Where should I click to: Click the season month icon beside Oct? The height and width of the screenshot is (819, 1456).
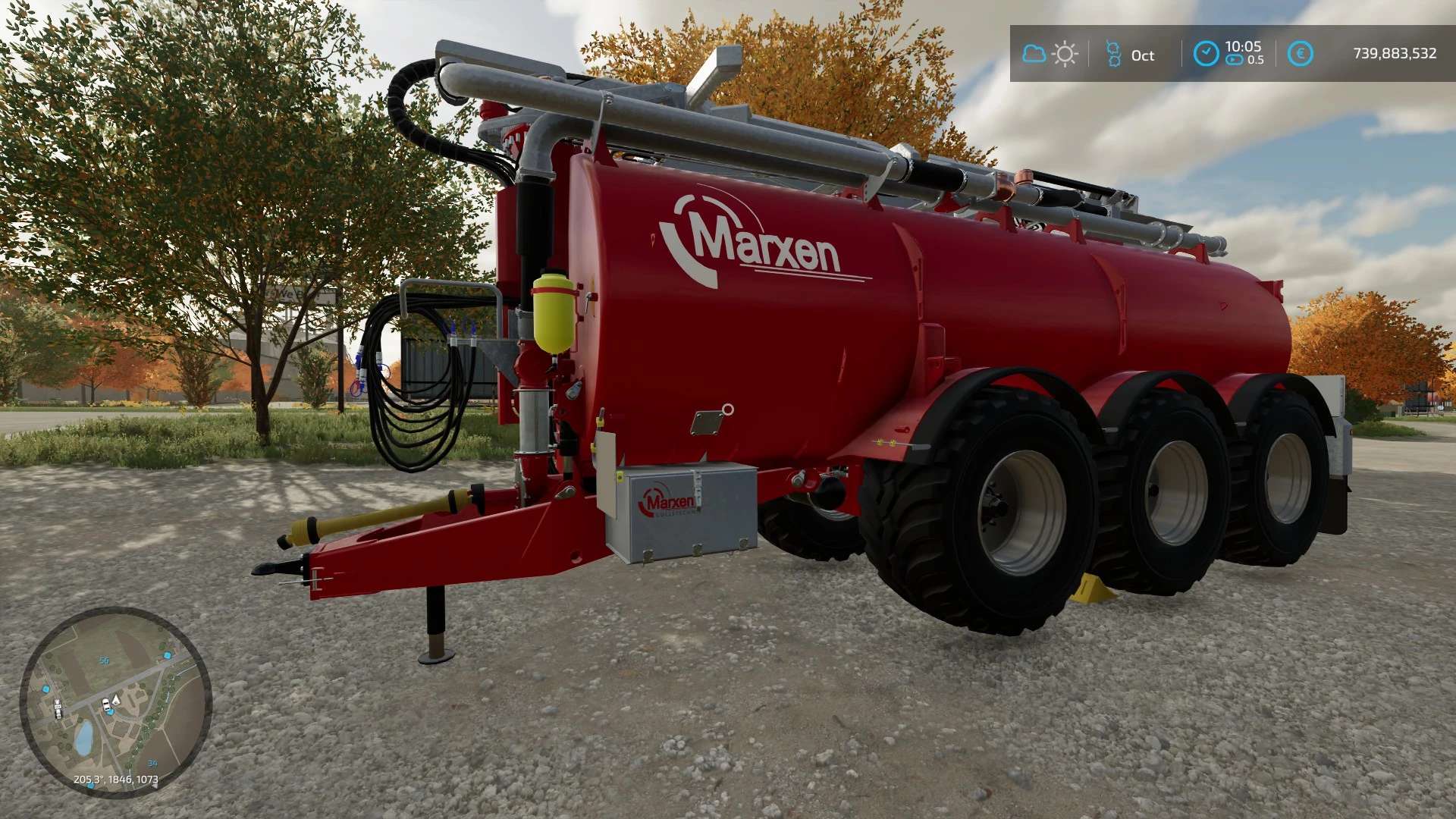[x=1113, y=54]
